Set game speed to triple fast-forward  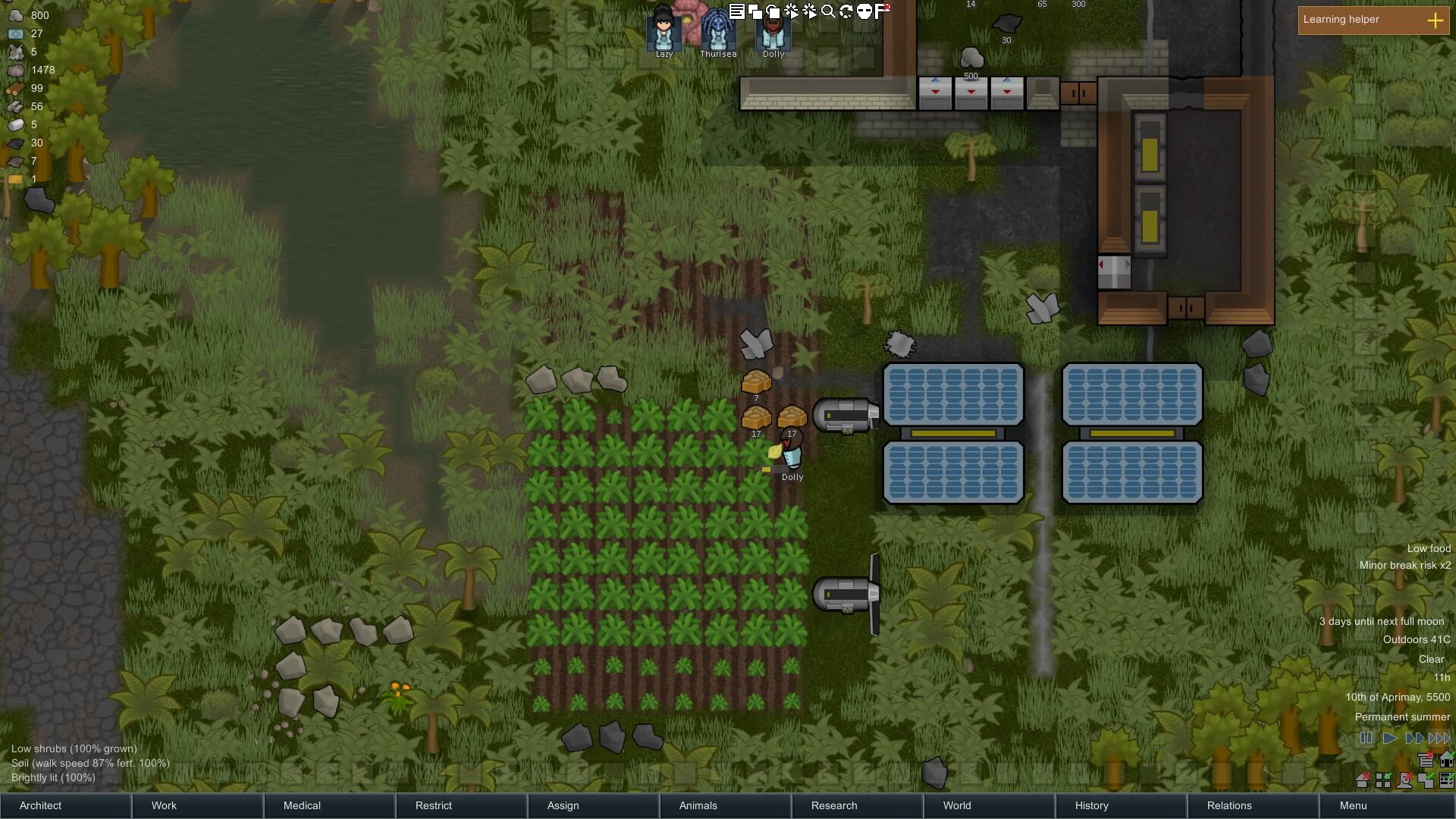[x=1439, y=738]
